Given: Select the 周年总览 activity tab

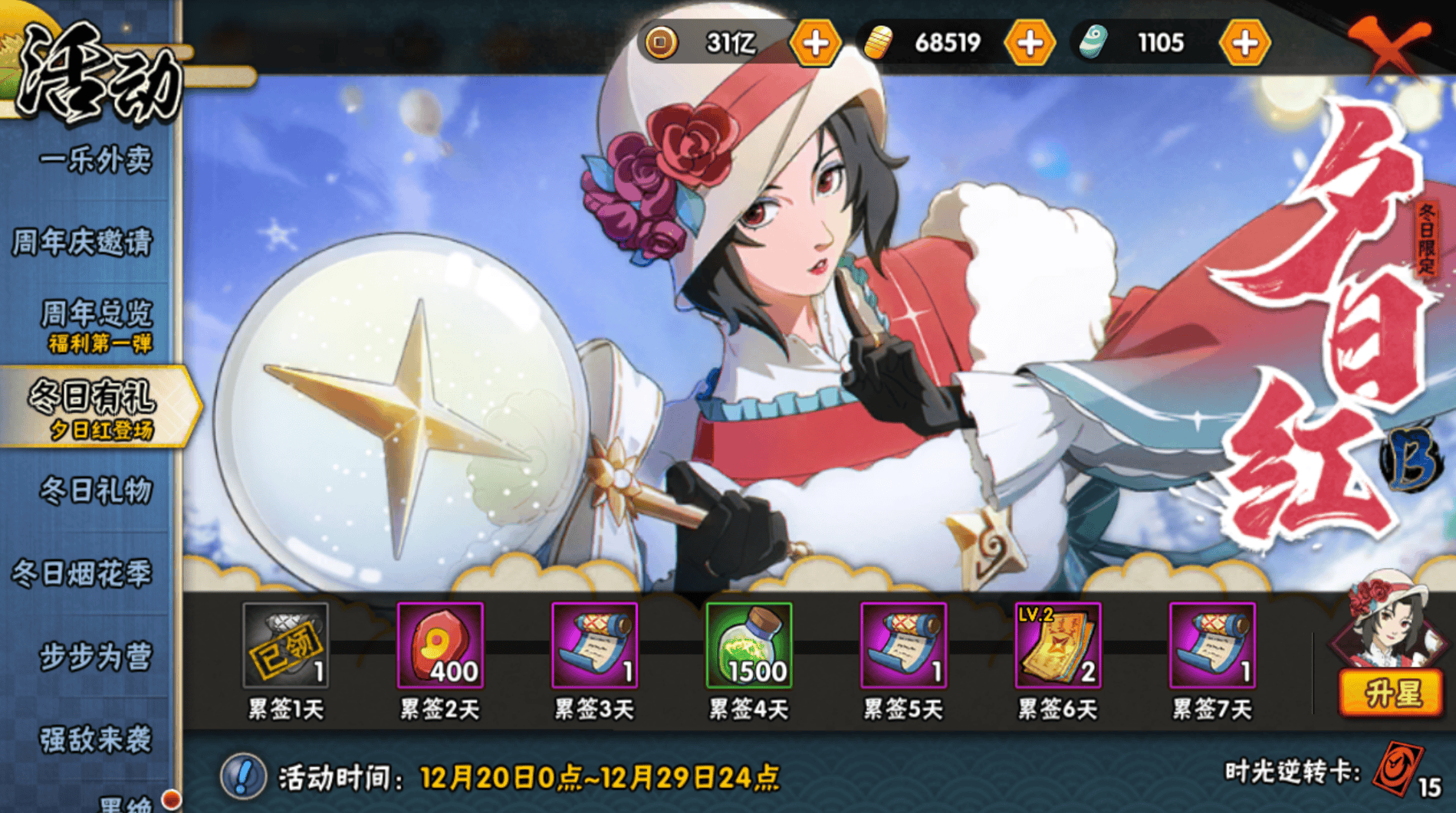Looking at the screenshot, I should point(96,324).
